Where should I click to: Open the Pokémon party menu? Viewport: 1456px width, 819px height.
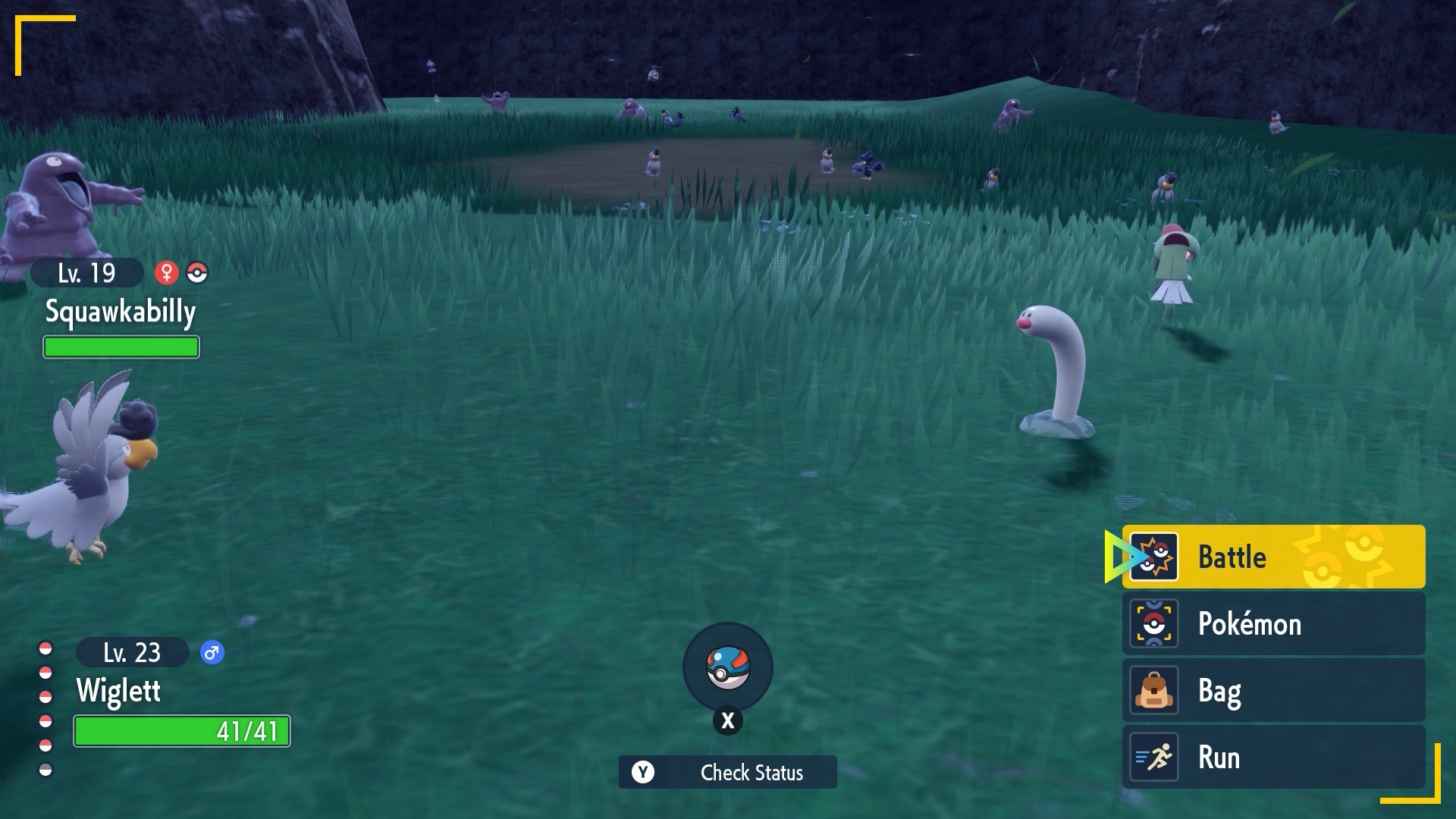point(1272,623)
